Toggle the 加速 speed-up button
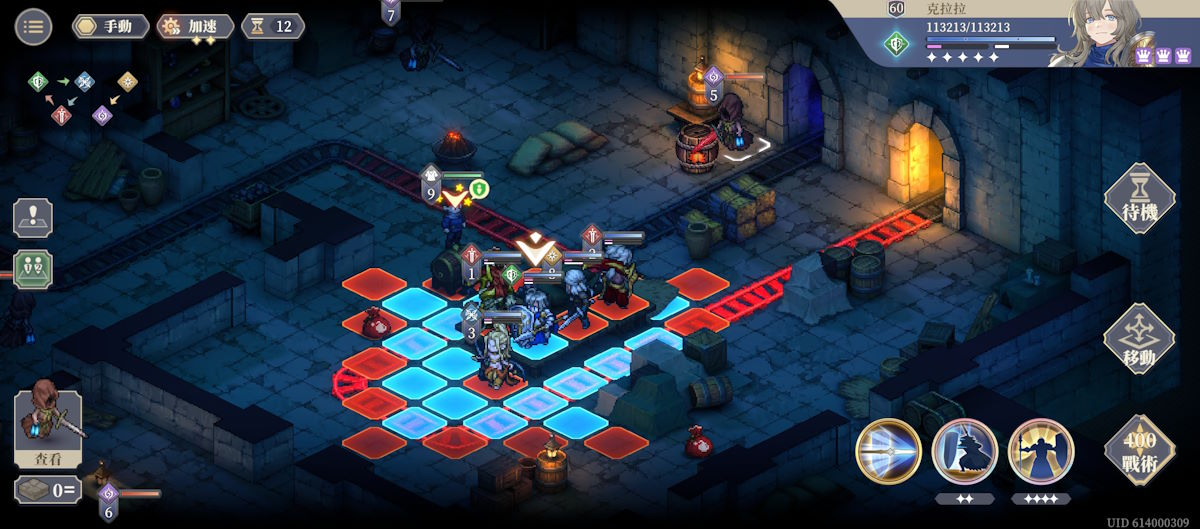Image resolution: width=1200 pixels, height=529 pixels. point(196,26)
